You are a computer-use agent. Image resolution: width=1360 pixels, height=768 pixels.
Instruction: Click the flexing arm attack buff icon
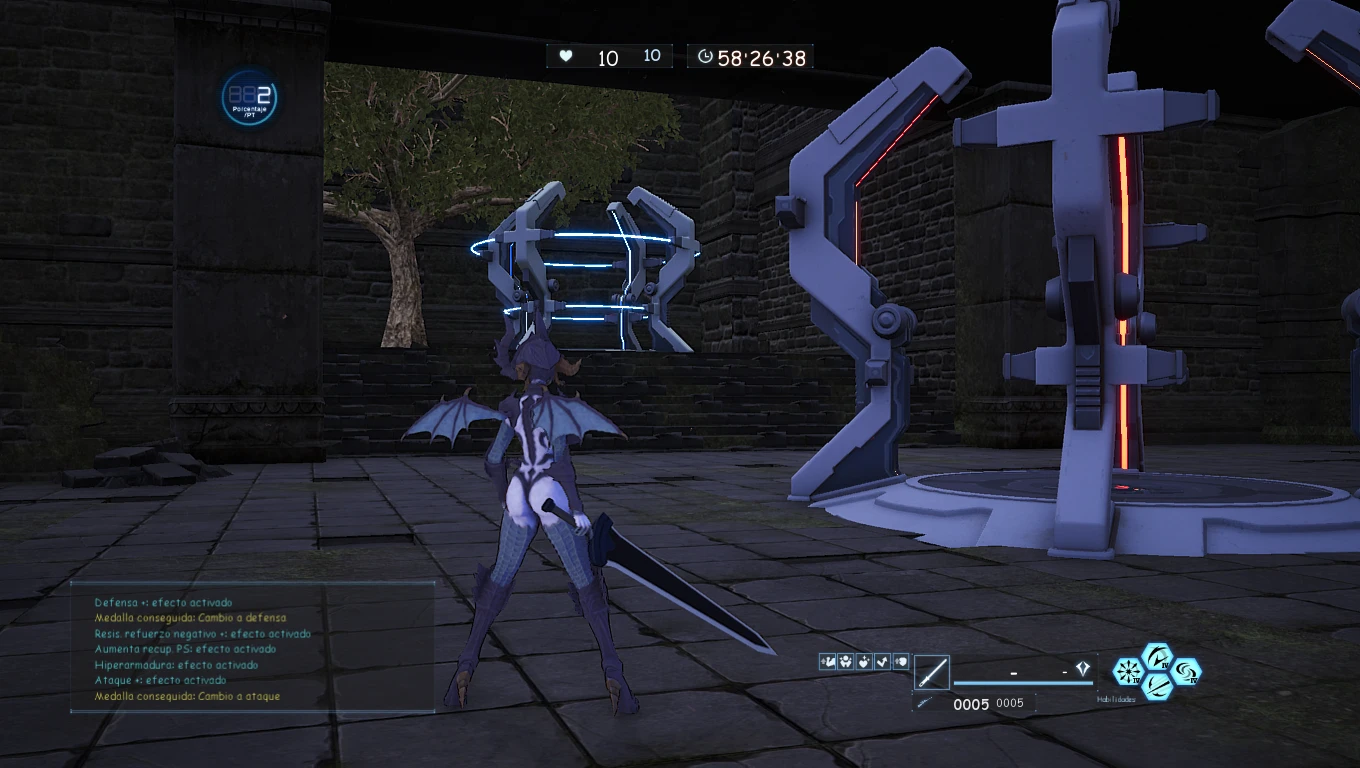tap(828, 661)
